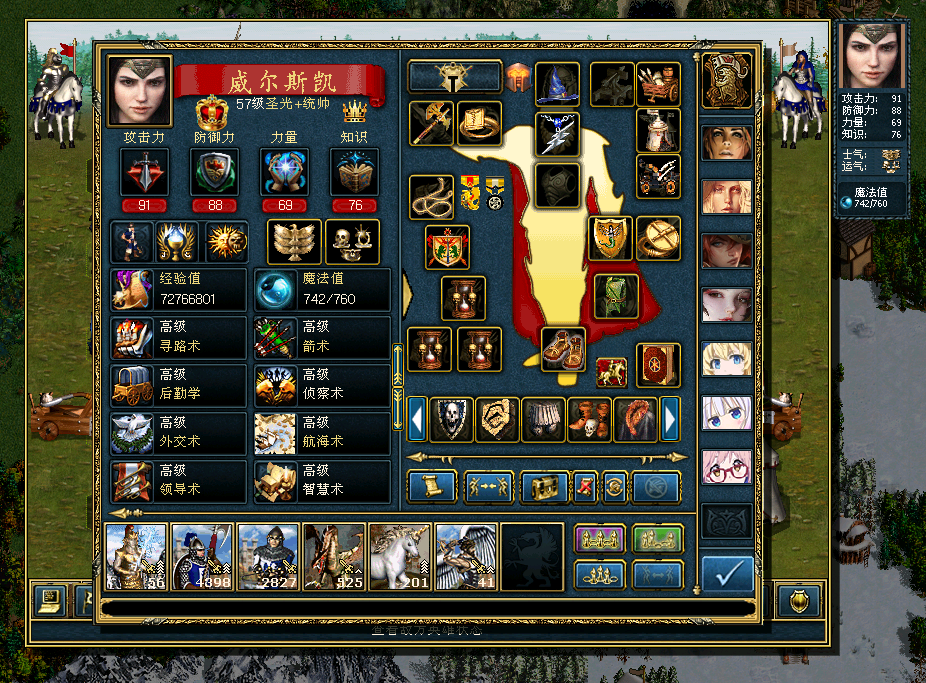Image resolution: width=926 pixels, height=683 pixels.
Task: Open the Pathfinding skill (寻路术)
Action: click(x=179, y=337)
